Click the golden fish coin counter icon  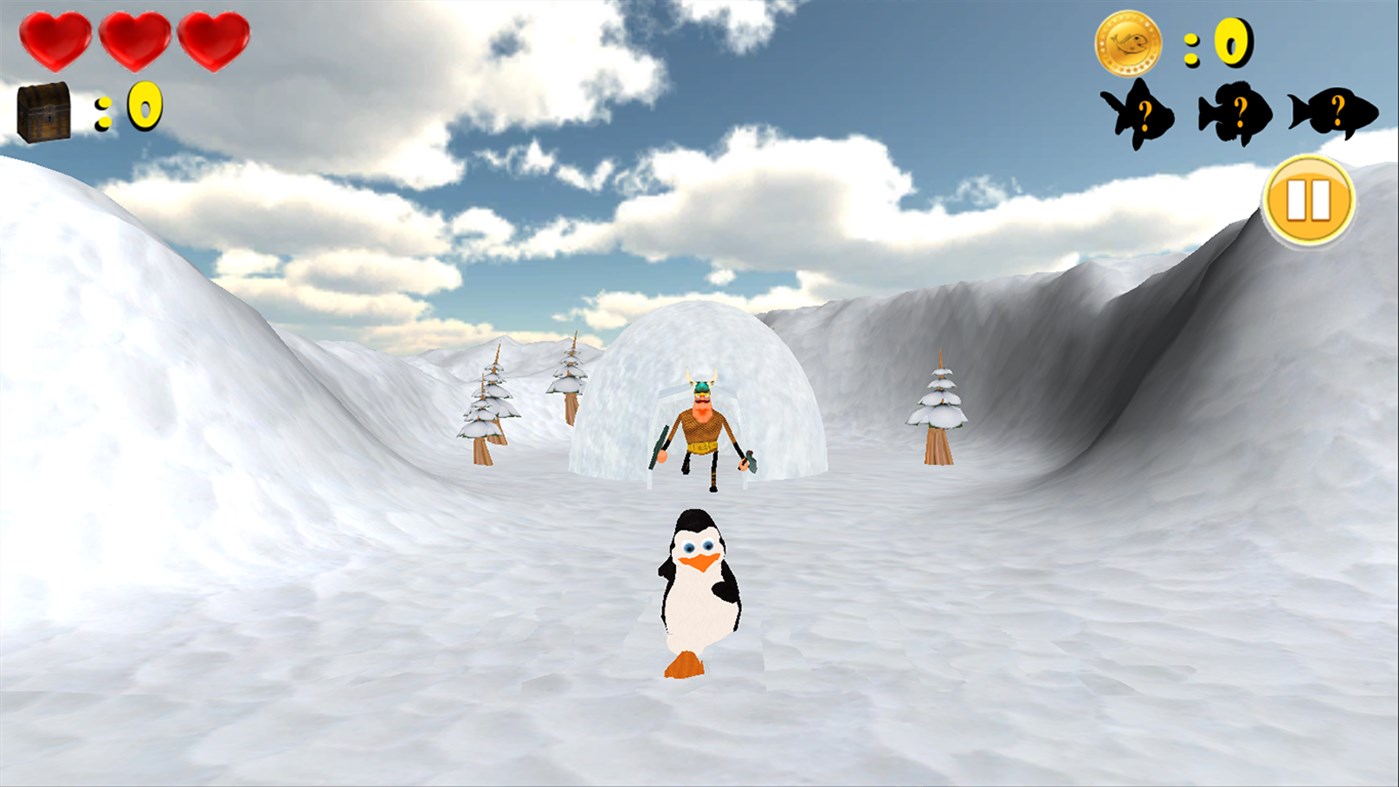1129,42
